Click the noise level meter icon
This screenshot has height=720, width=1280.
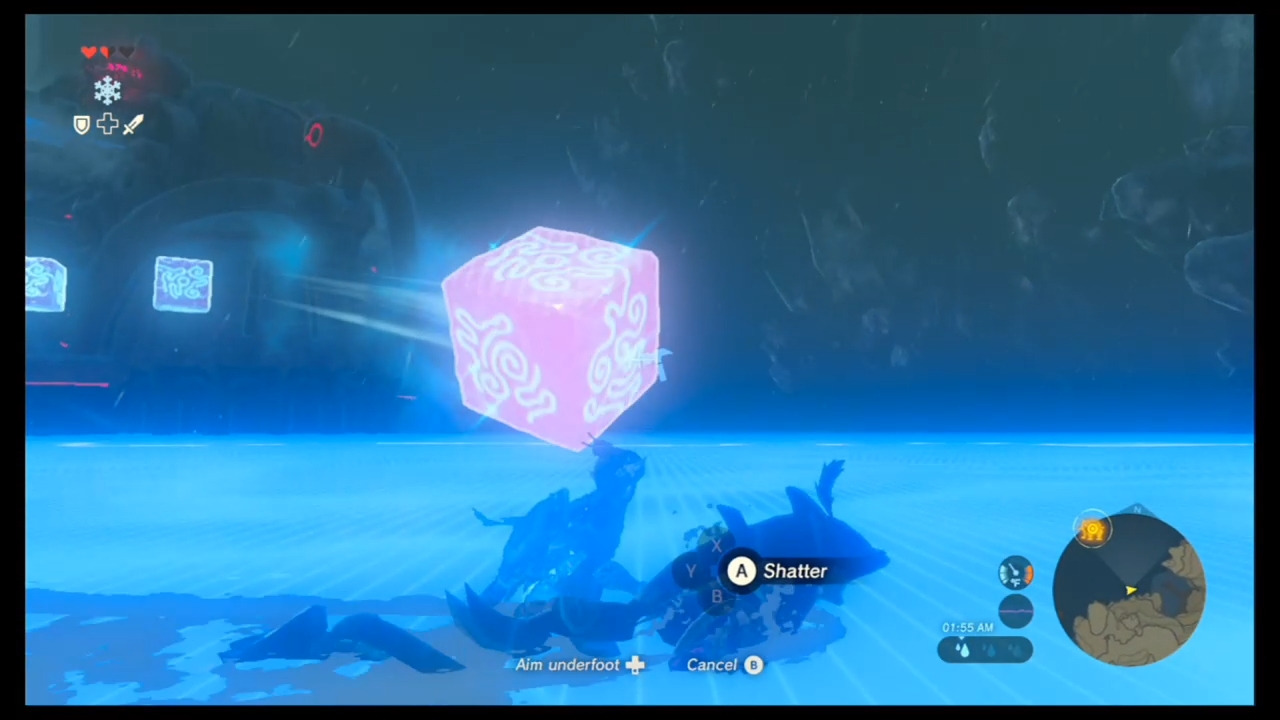(x=1015, y=610)
